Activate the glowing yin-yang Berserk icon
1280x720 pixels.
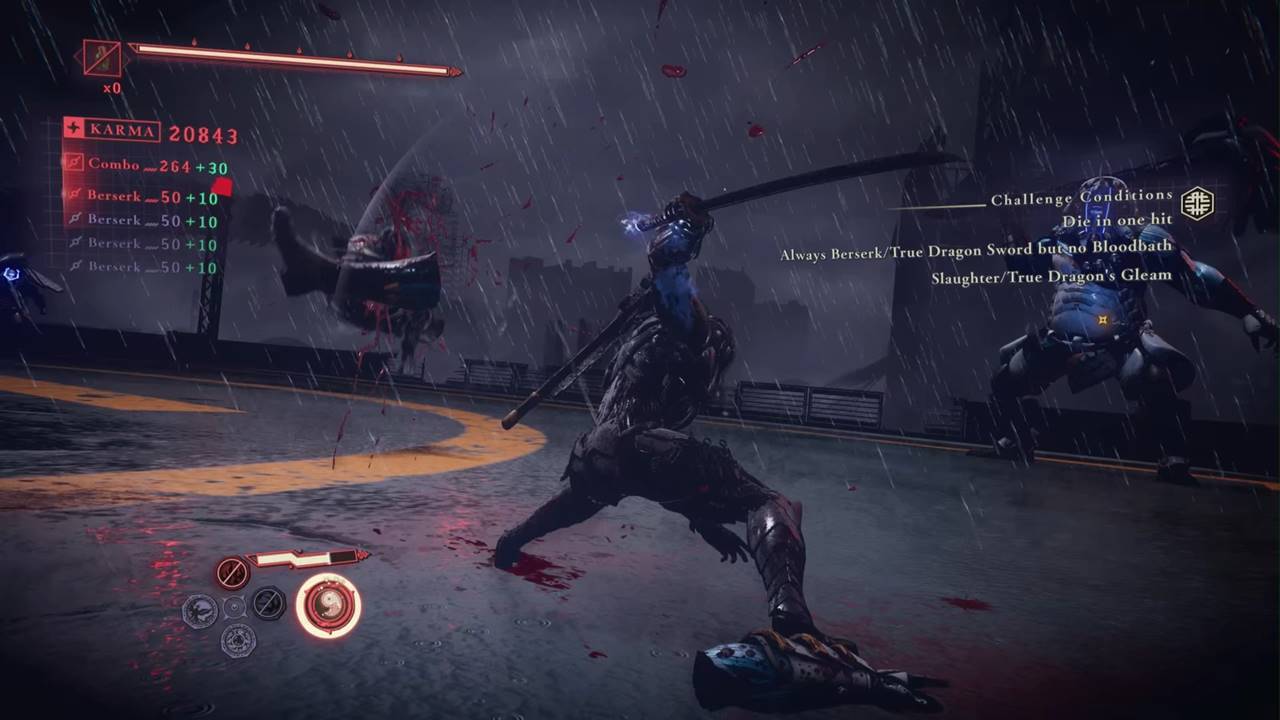328,605
